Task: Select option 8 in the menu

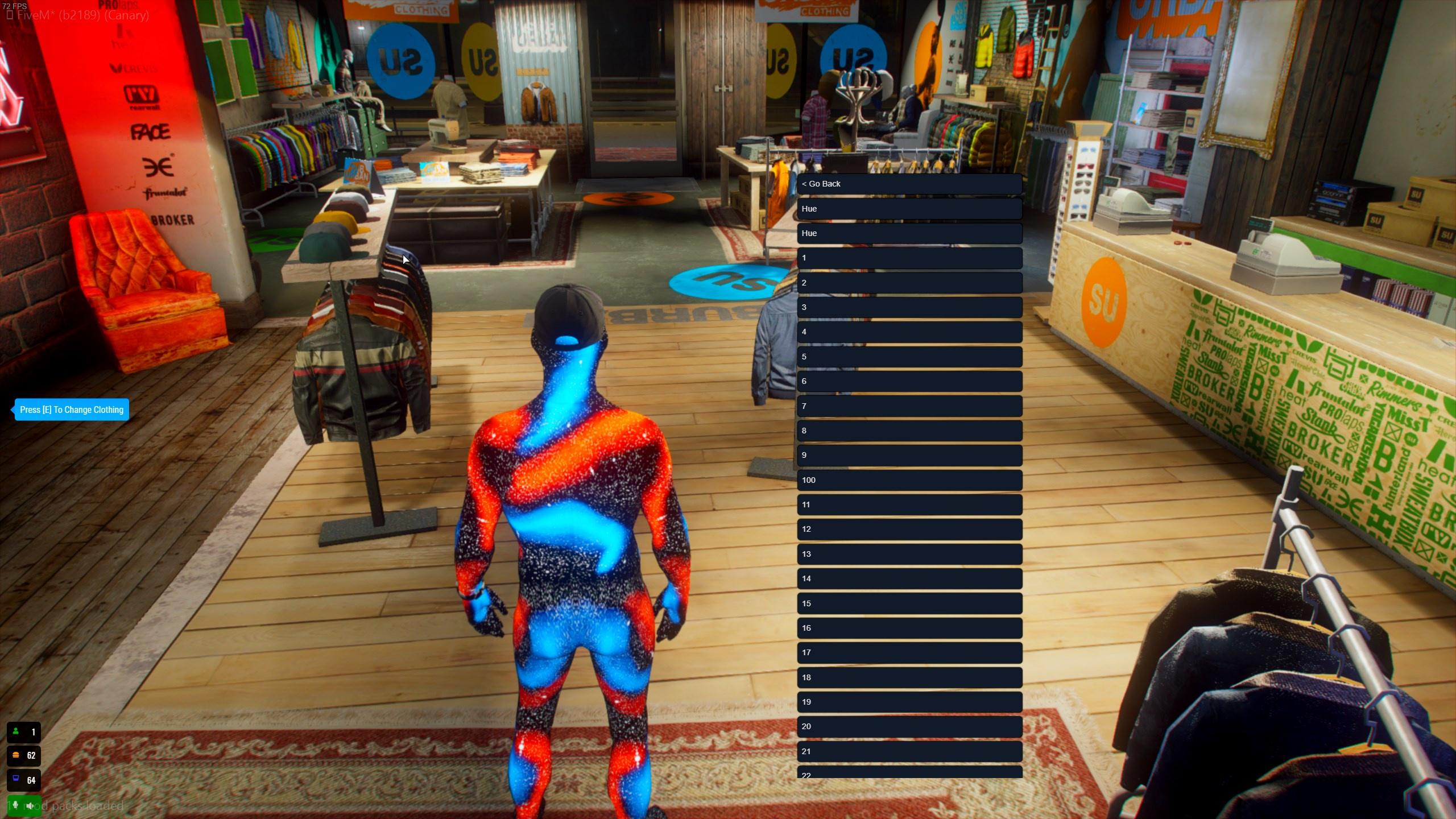Action: [x=909, y=431]
